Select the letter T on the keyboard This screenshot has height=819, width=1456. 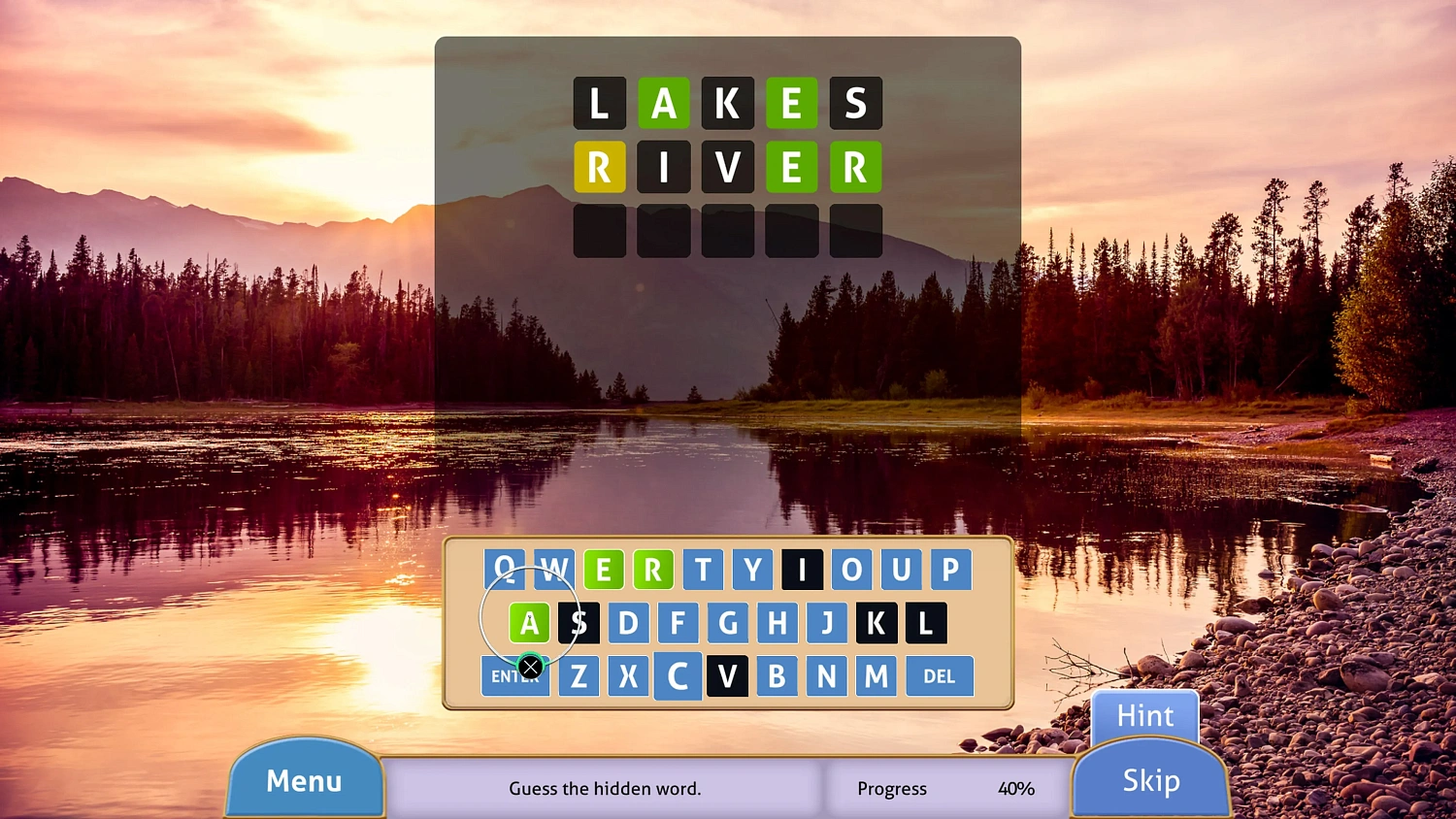[x=703, y=570]
